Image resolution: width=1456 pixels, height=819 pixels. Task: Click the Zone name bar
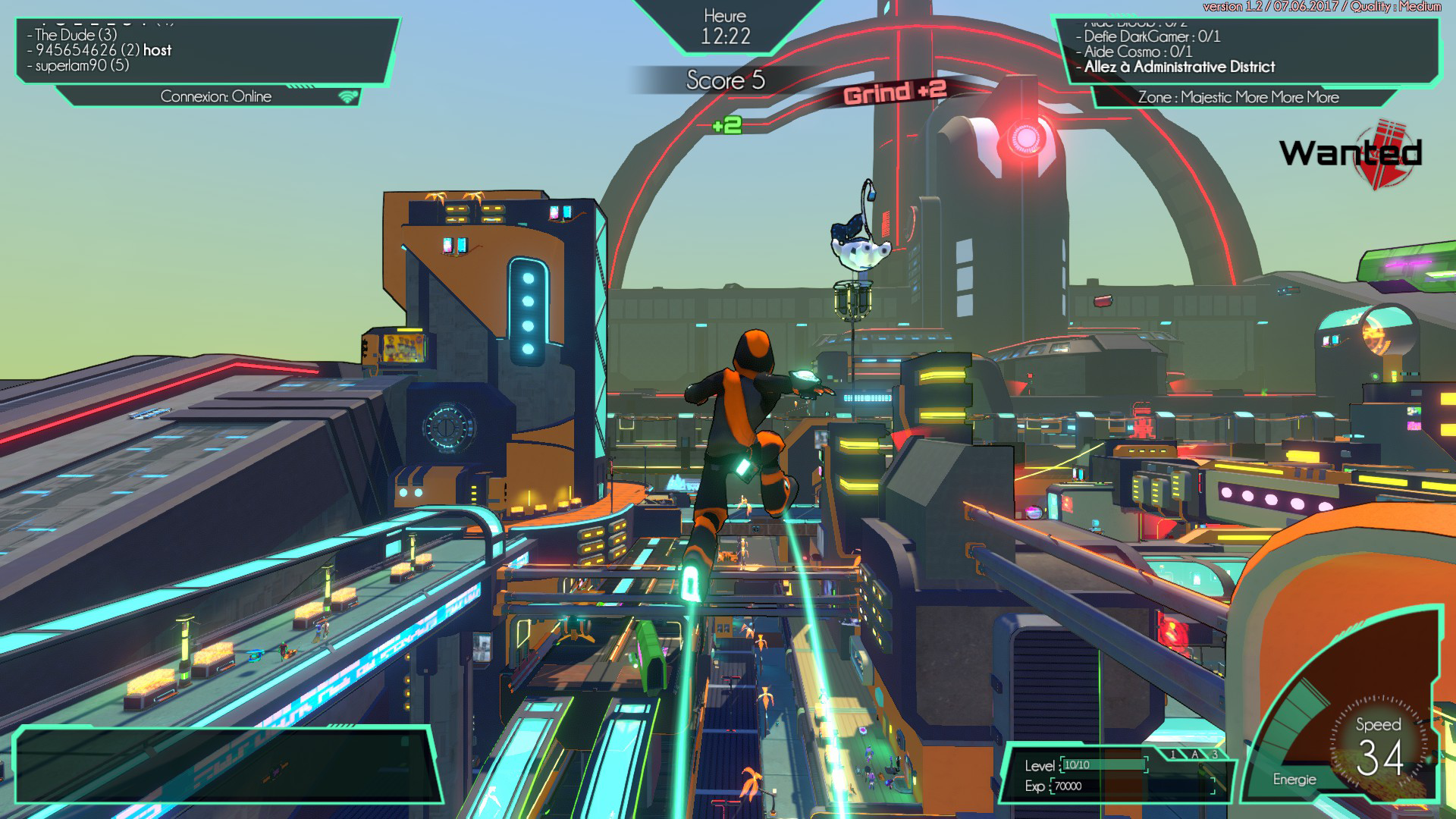[x=1238, y=97]
